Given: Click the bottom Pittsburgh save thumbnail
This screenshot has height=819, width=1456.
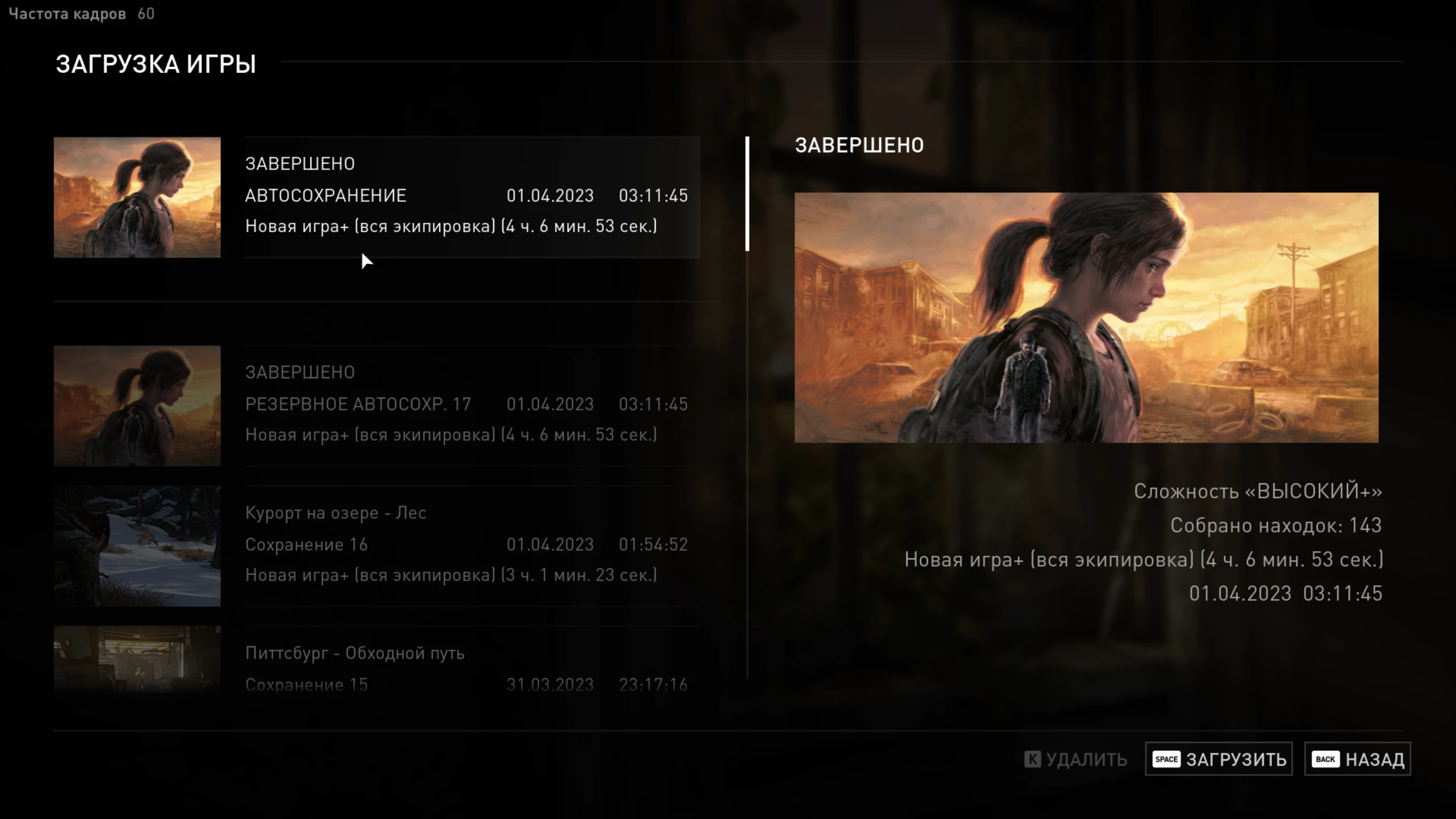Looking at the screenshot, I should 136,663.
